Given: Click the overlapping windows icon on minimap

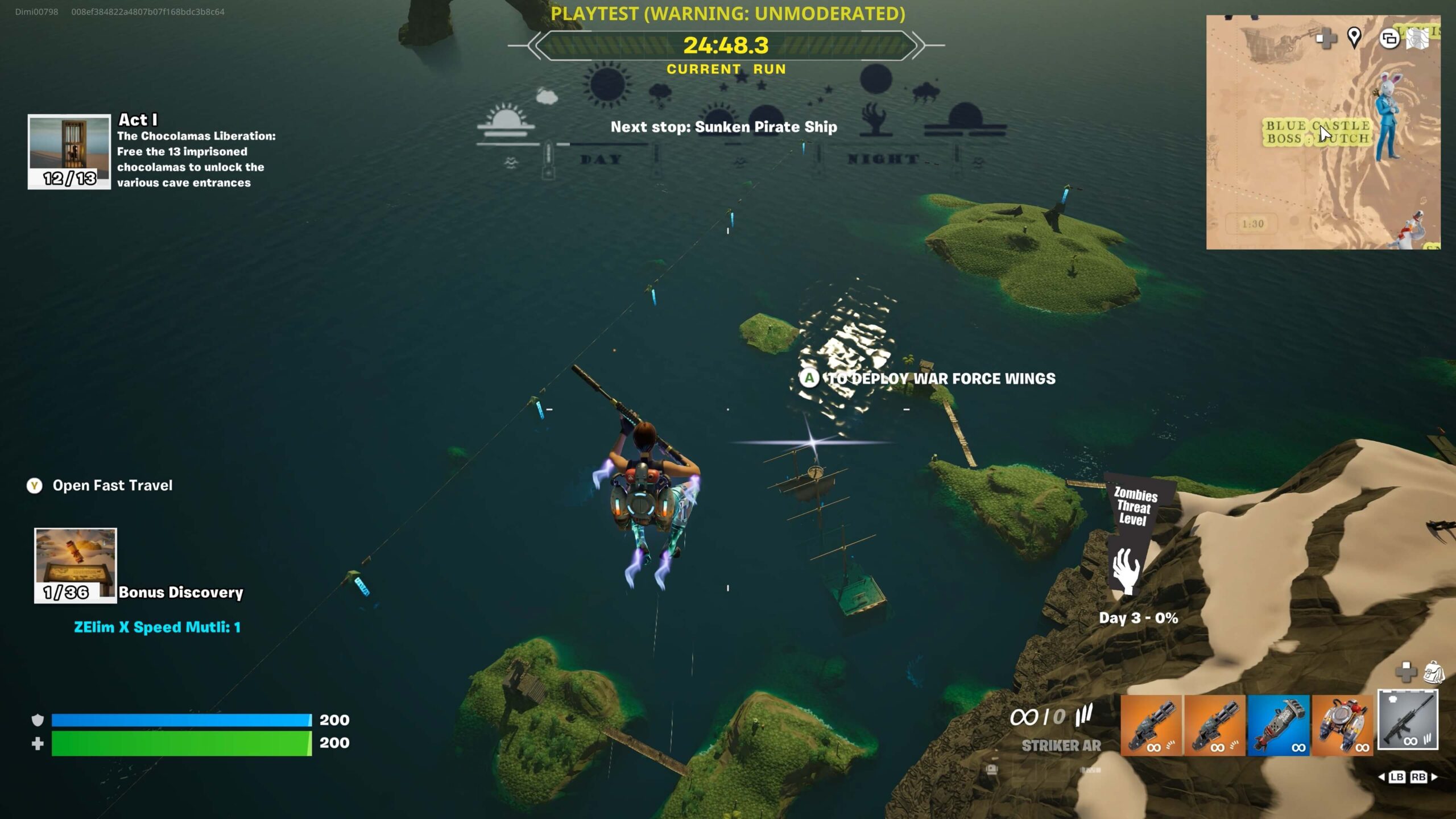Looking at the screenshot, I should point(1389,39).
